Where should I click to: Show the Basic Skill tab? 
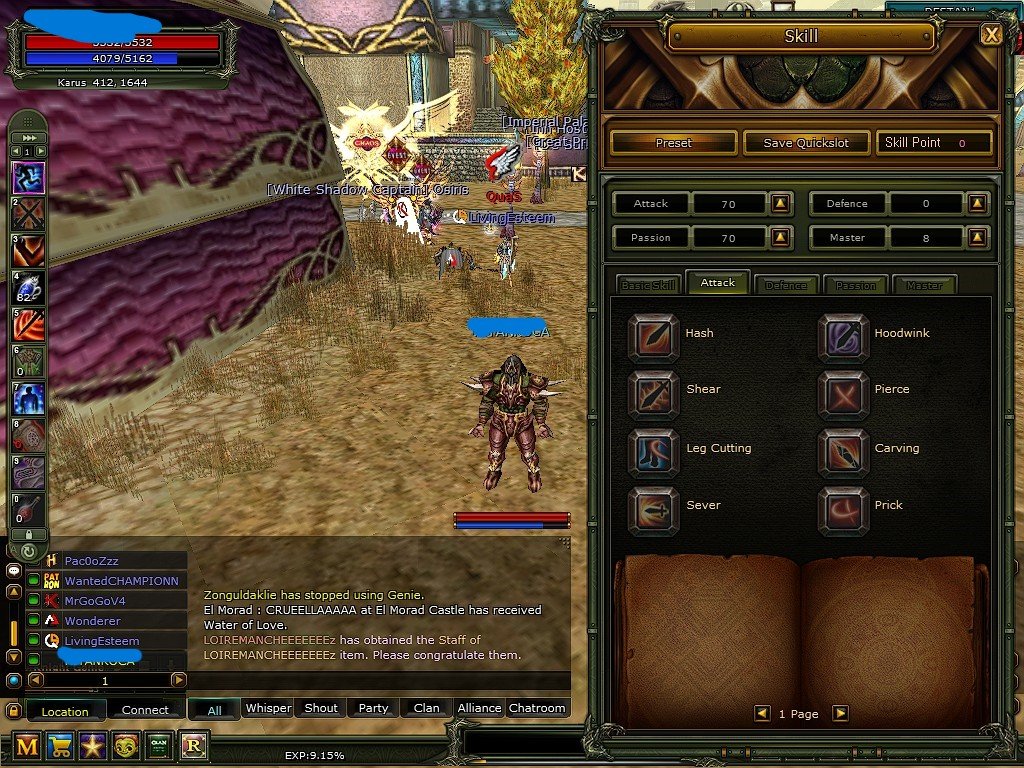coord(648,285)
